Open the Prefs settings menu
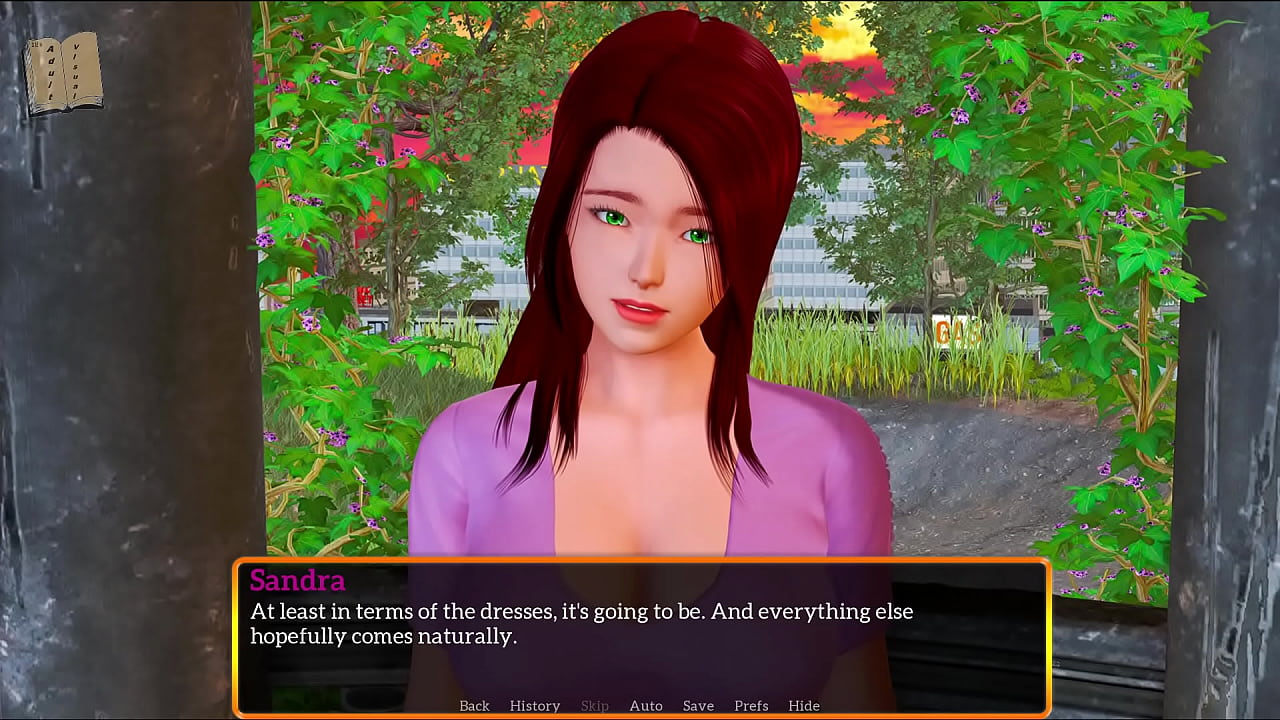The height and width of the screenshot is (720, 1280). [751, 706]
